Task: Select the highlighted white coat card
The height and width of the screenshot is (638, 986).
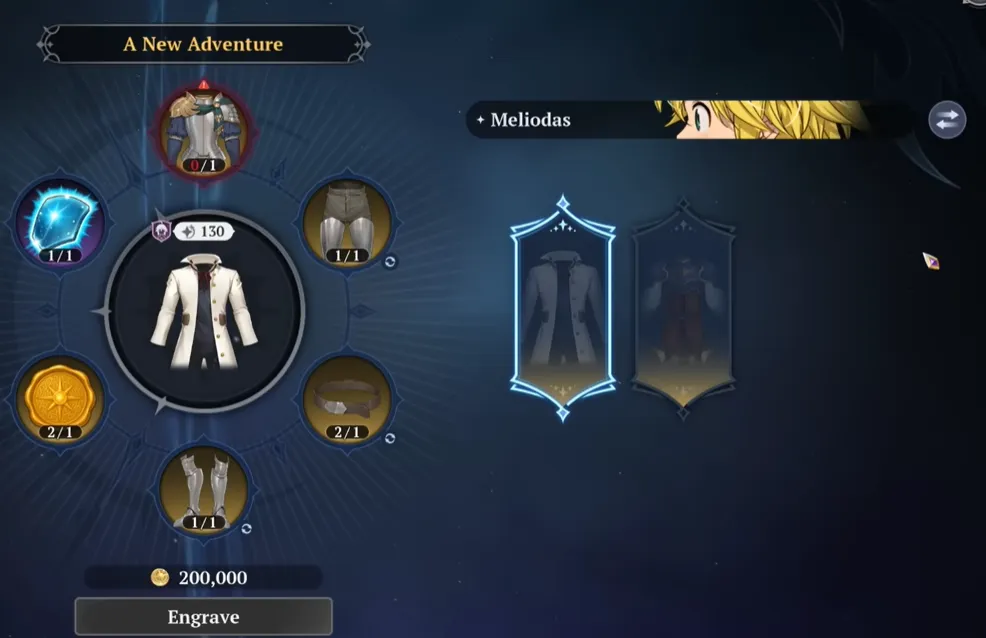Action: [562, 307]
